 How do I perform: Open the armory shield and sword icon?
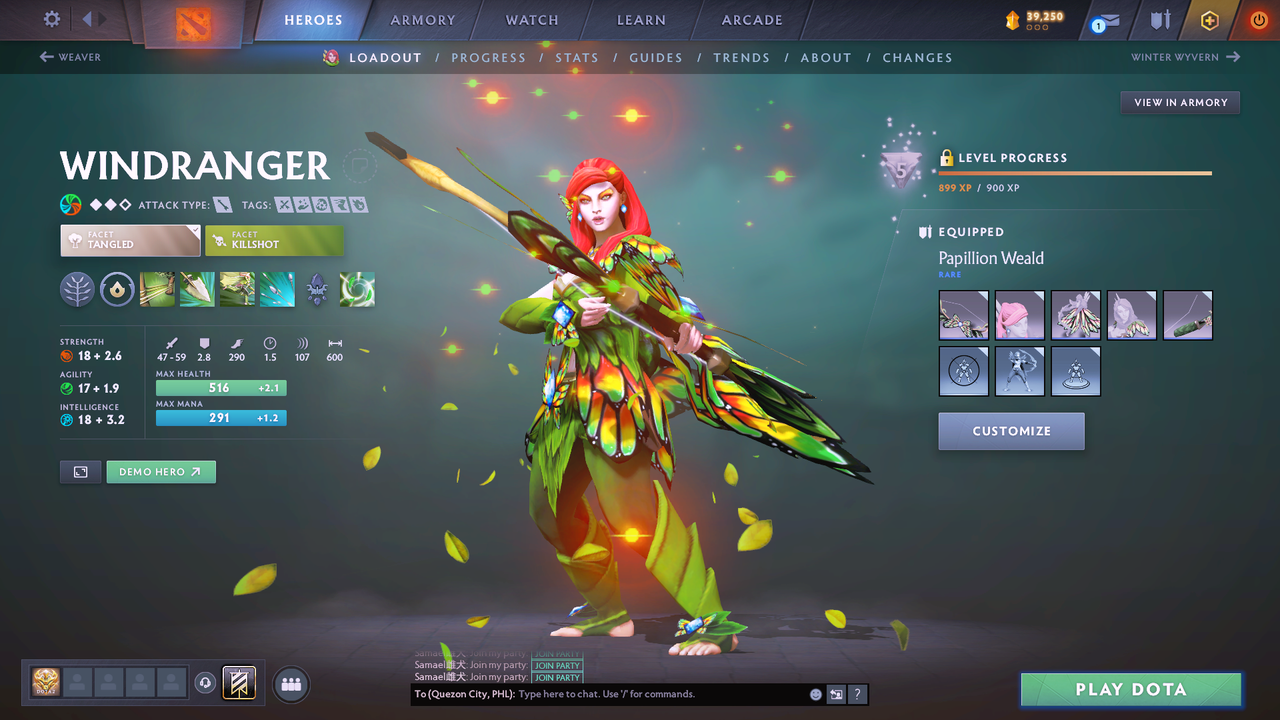click(x=1159, y=20)
